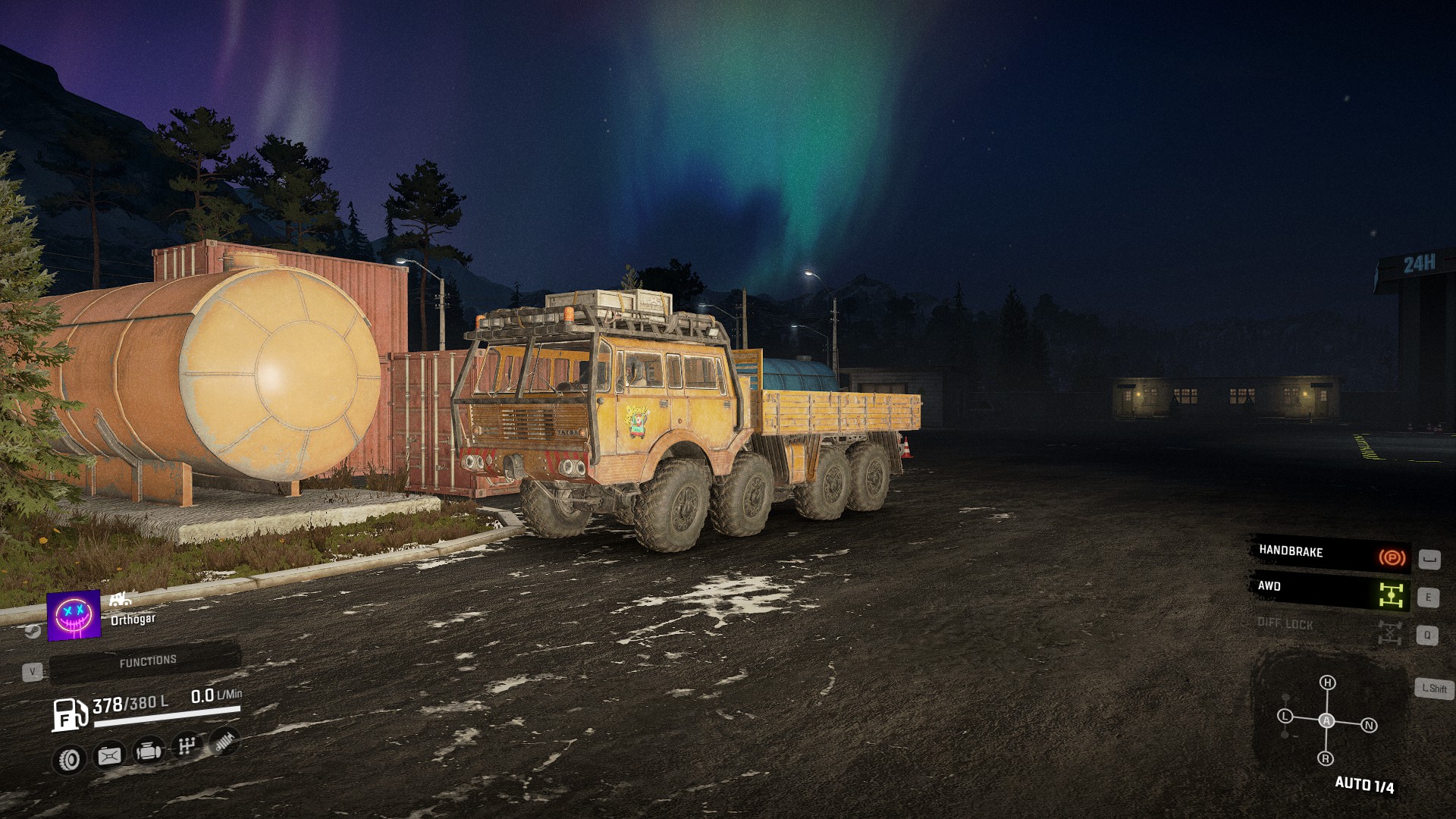
Task: Select Low gear on the gearbox
Action: click(x=1285, y=716)
